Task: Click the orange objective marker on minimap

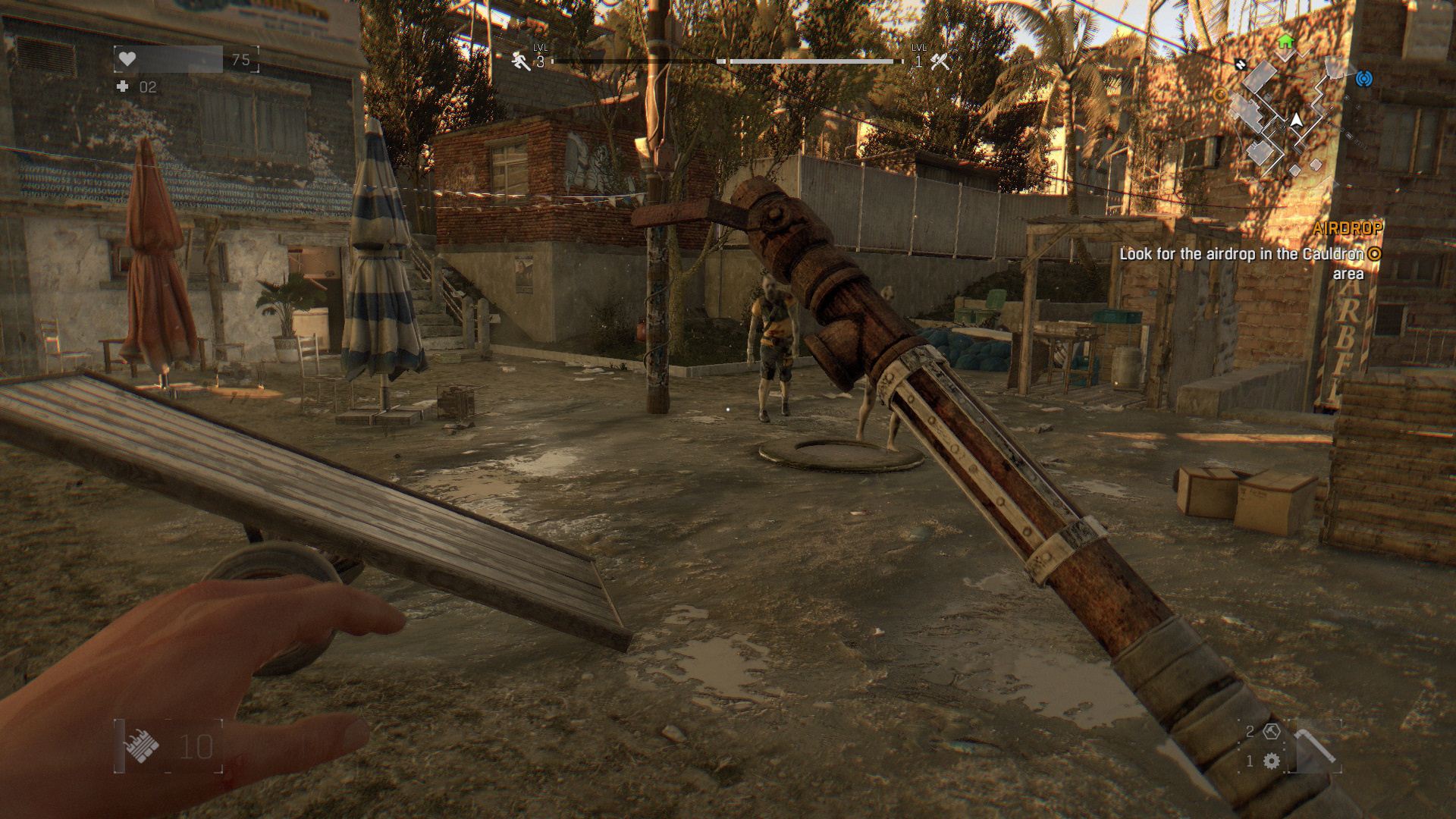Action: [x=1220, y=95]
